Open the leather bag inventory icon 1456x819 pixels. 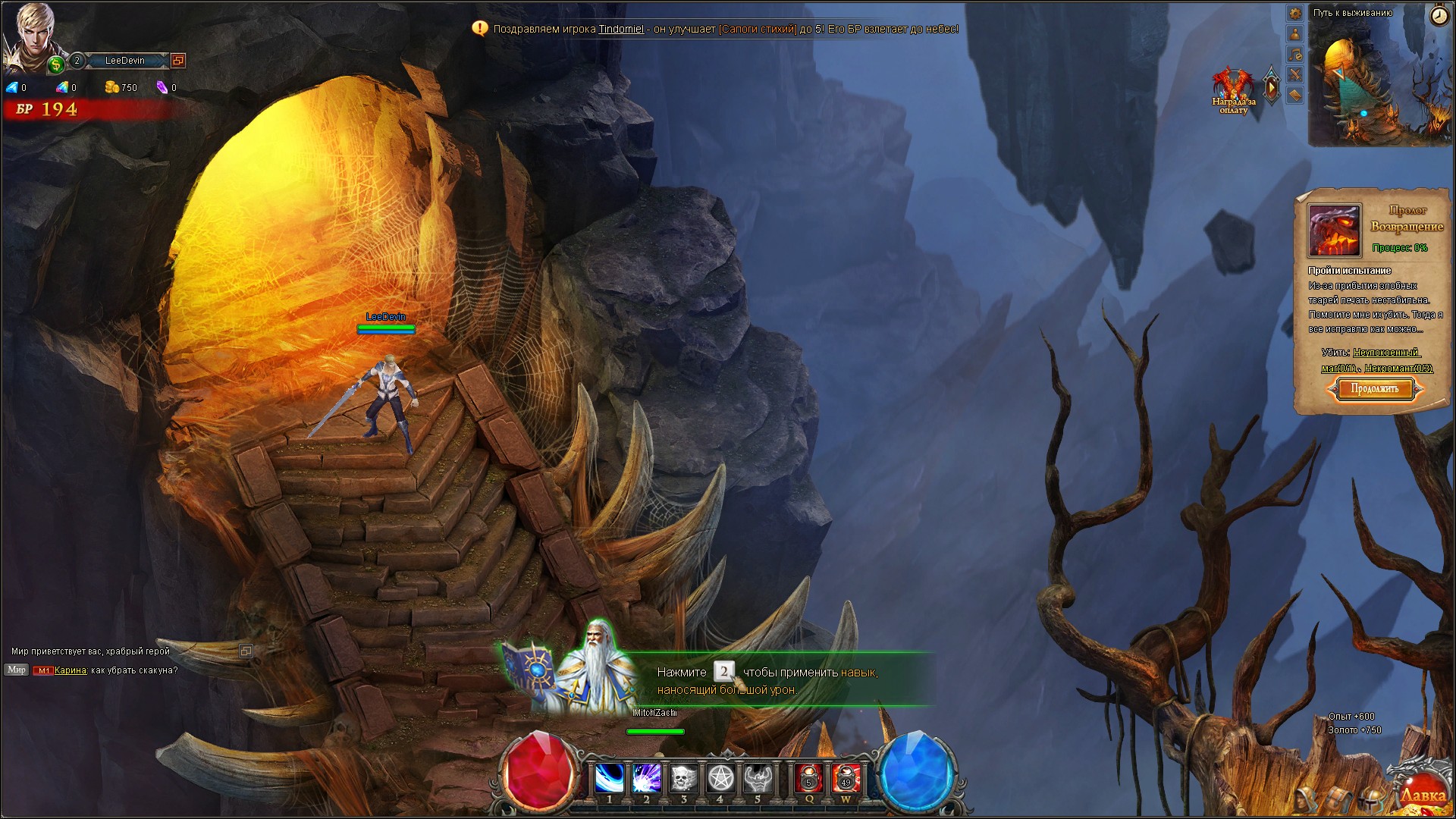click(1337, 799)
